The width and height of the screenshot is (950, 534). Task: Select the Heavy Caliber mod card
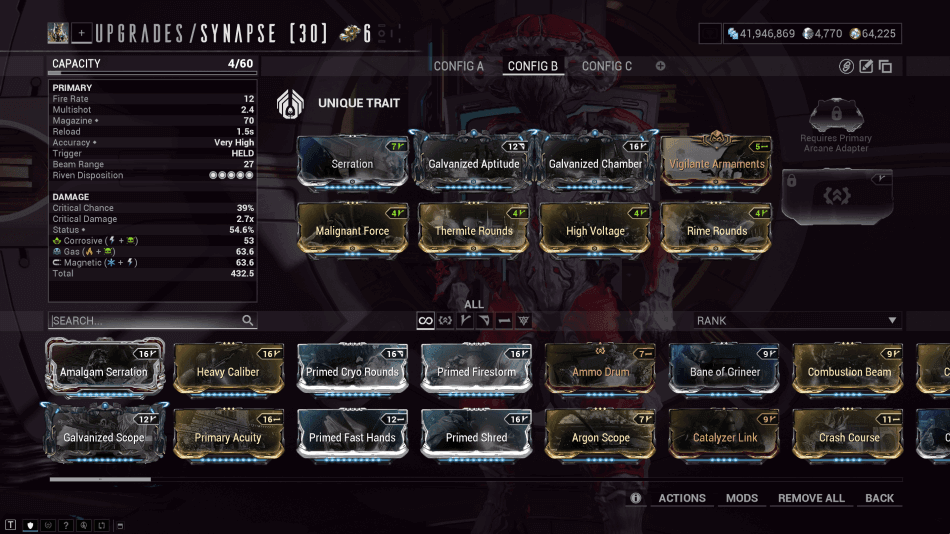pos(229,370)
